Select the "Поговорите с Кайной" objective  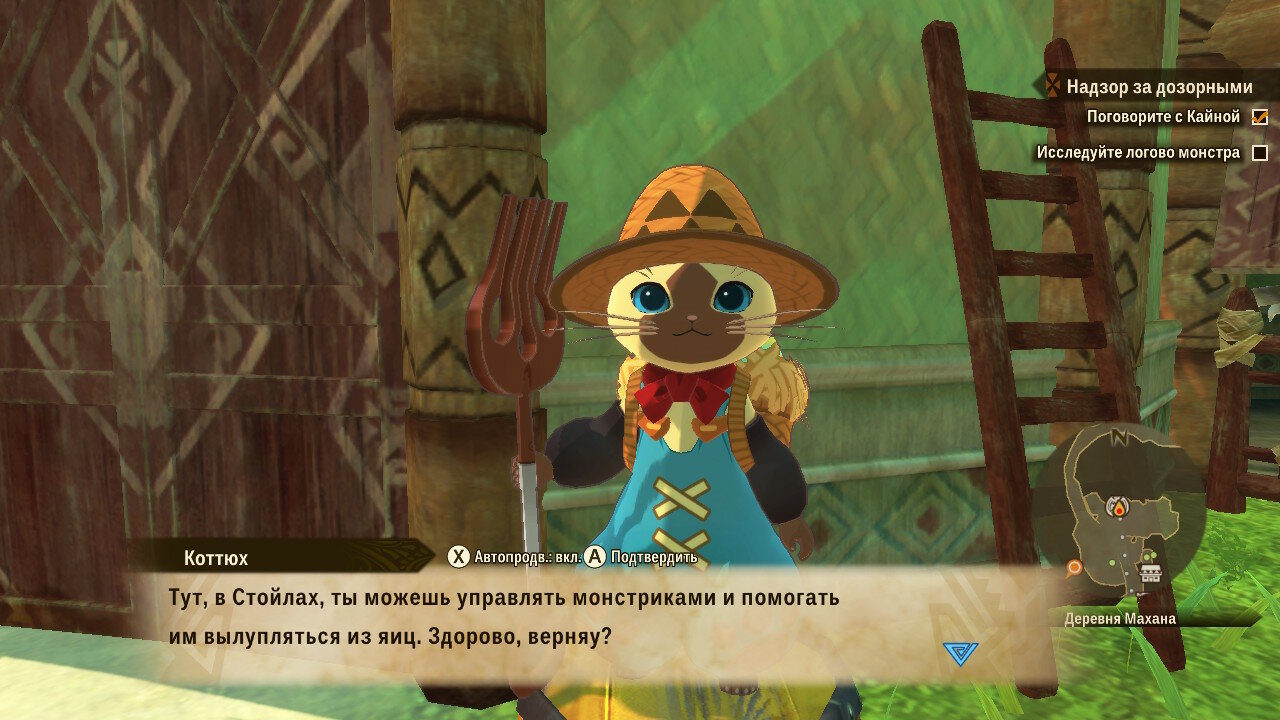click(x=1163, y=117)
